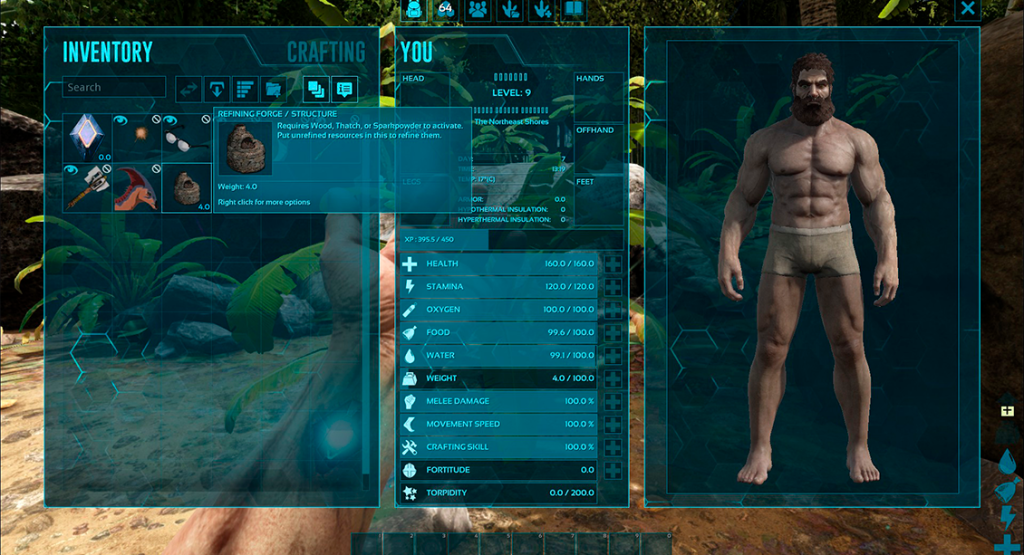Pick the red dinosaur hat item
Image resolution: width=1024 pixels, height=555 pixels.
coord(136,188)
